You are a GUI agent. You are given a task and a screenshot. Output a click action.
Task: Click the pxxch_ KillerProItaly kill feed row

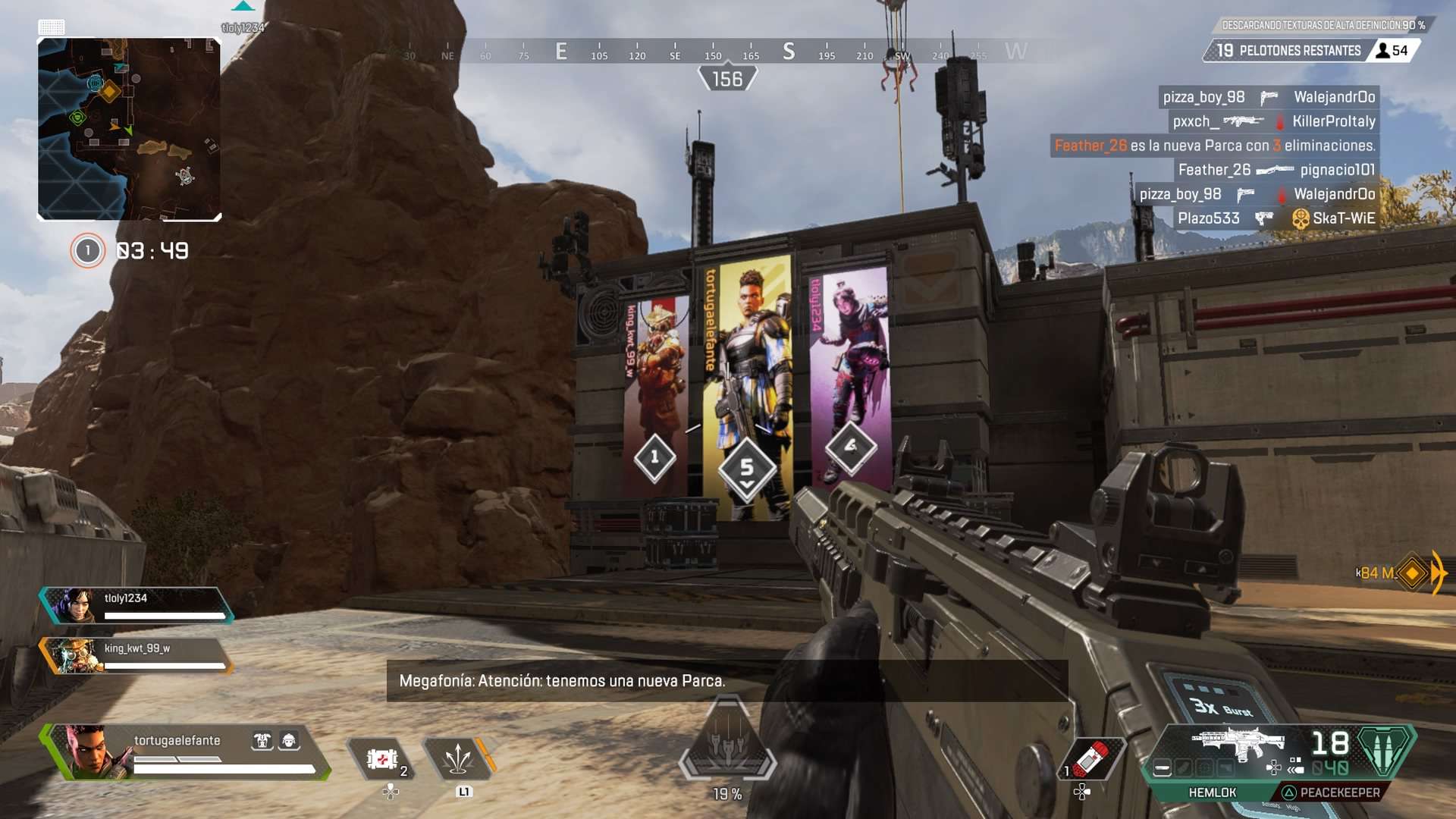click(x=1272, y=121)
